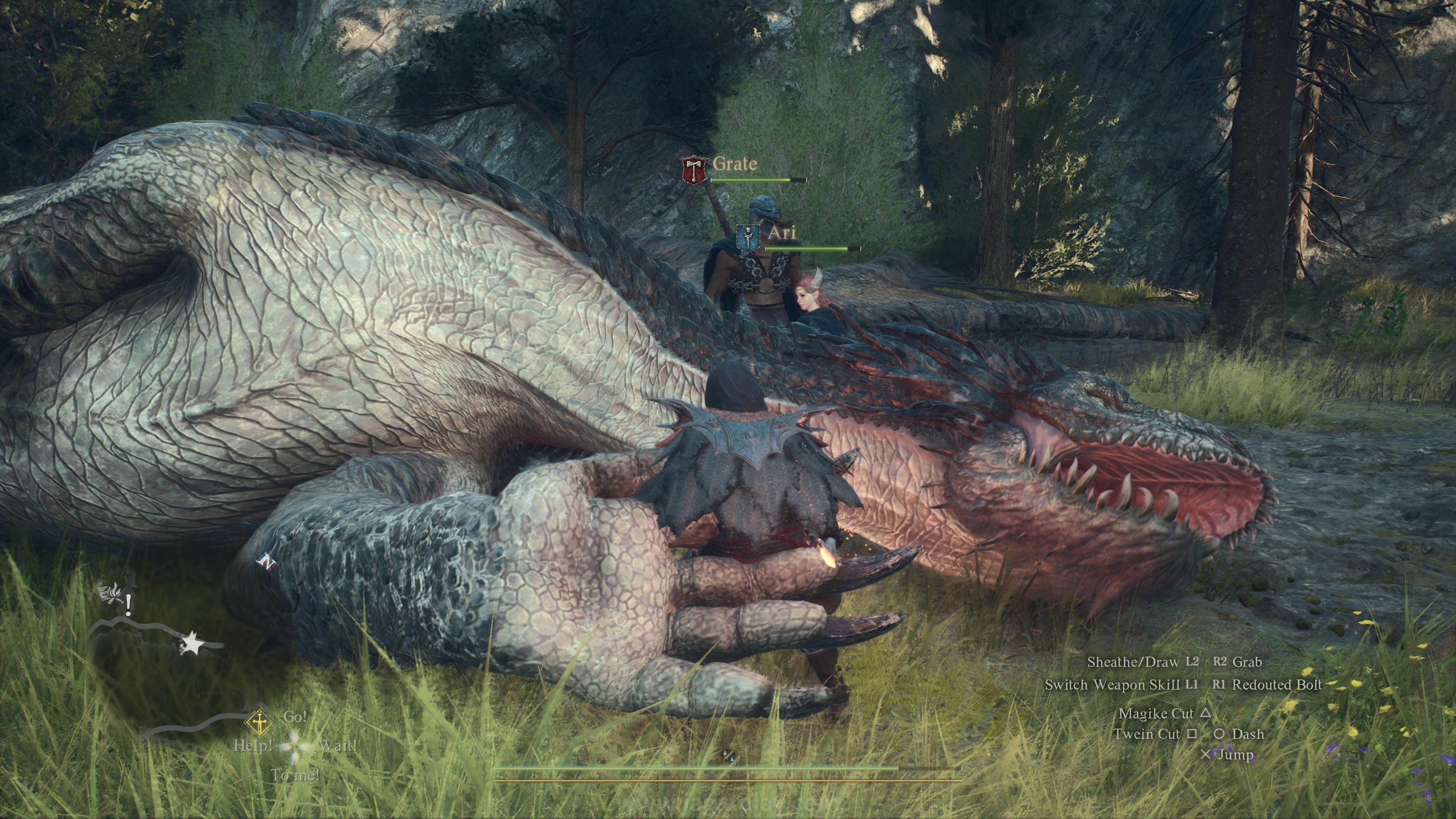Screen dimensions: 1456x819
Task: Pick the To me! pawn command
Action: coord(295,775)
